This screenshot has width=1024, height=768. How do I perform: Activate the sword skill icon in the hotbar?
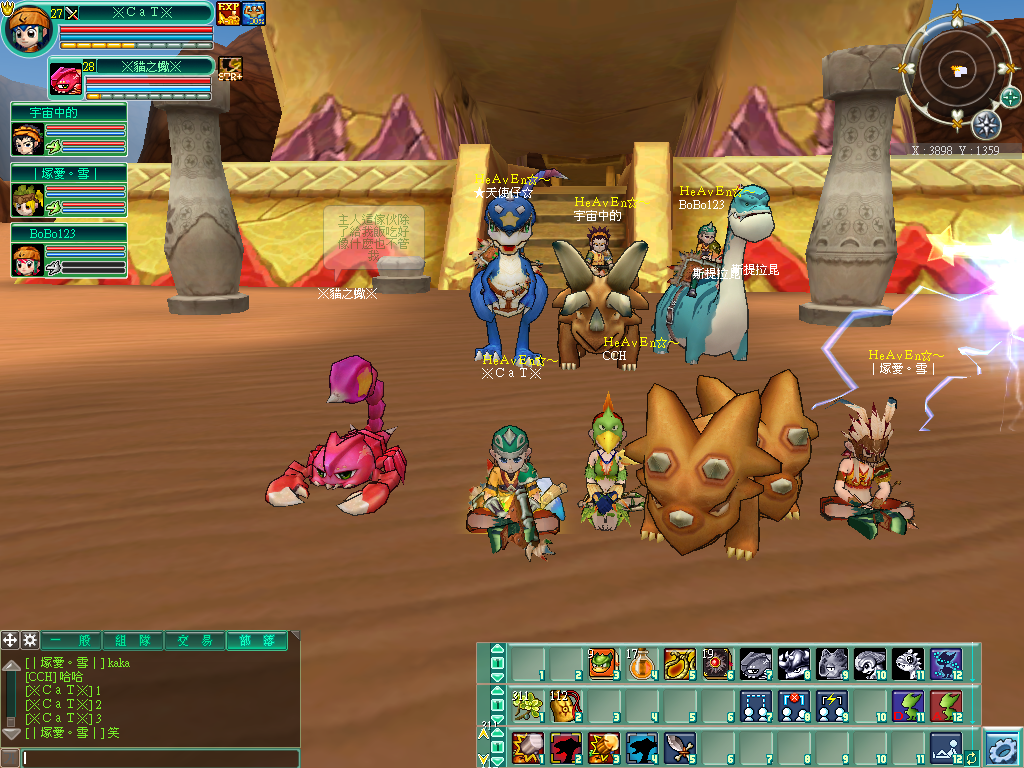pos(678,747)
